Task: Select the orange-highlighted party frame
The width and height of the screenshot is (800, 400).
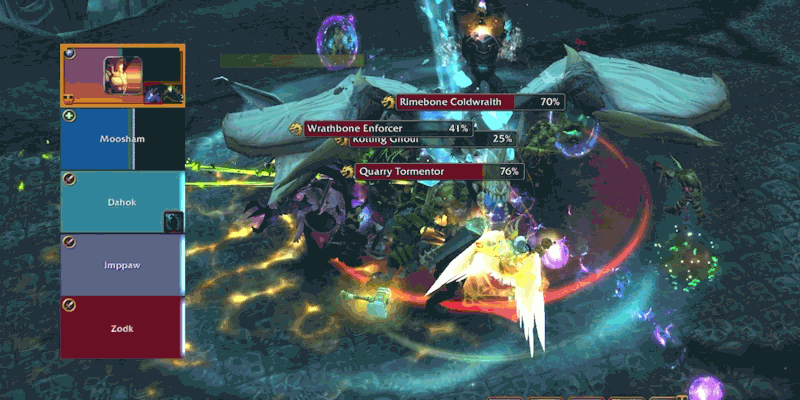Action: (122, 76)
